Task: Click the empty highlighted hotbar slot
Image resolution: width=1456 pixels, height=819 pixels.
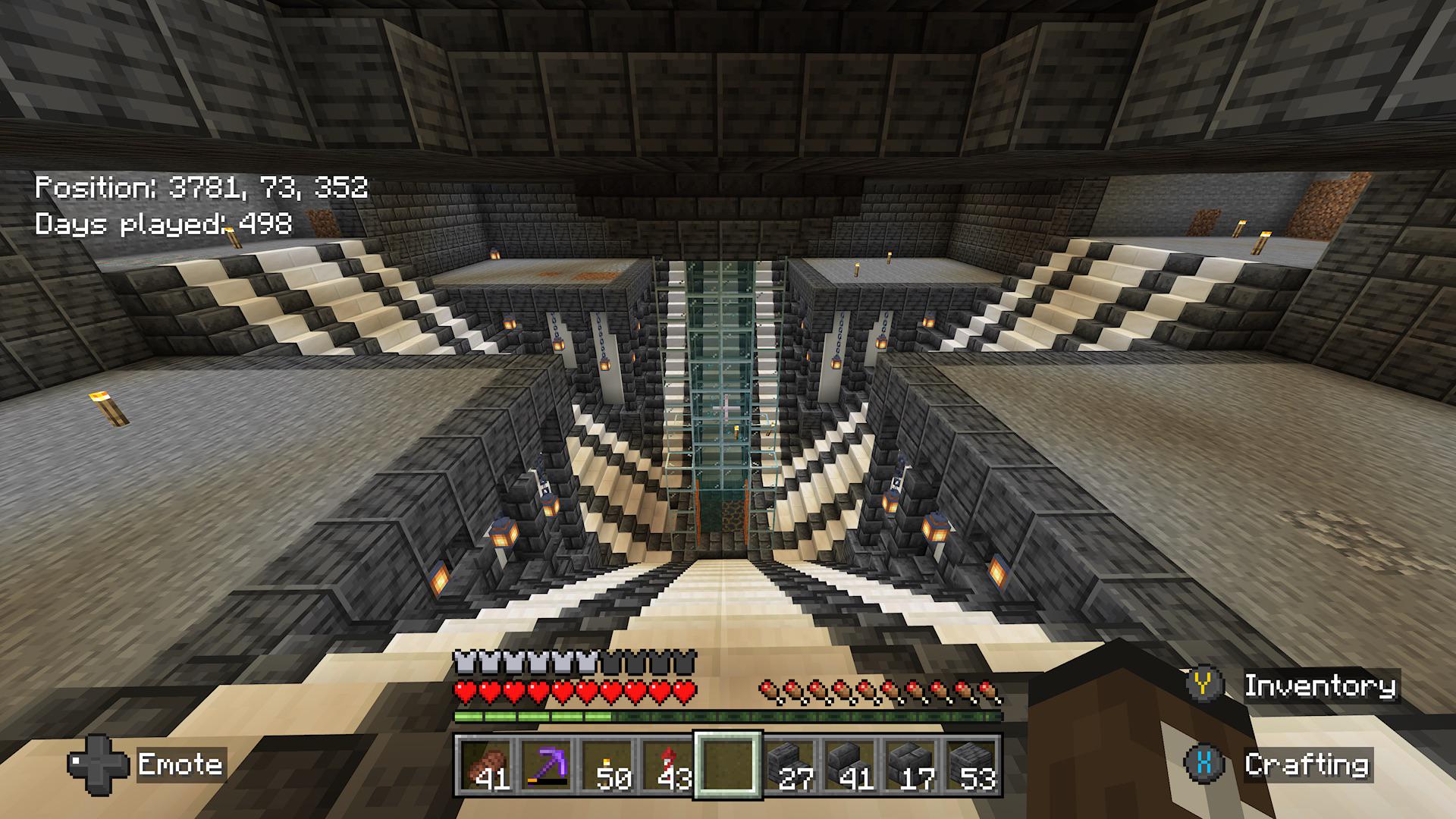Action: click(728, 765)
